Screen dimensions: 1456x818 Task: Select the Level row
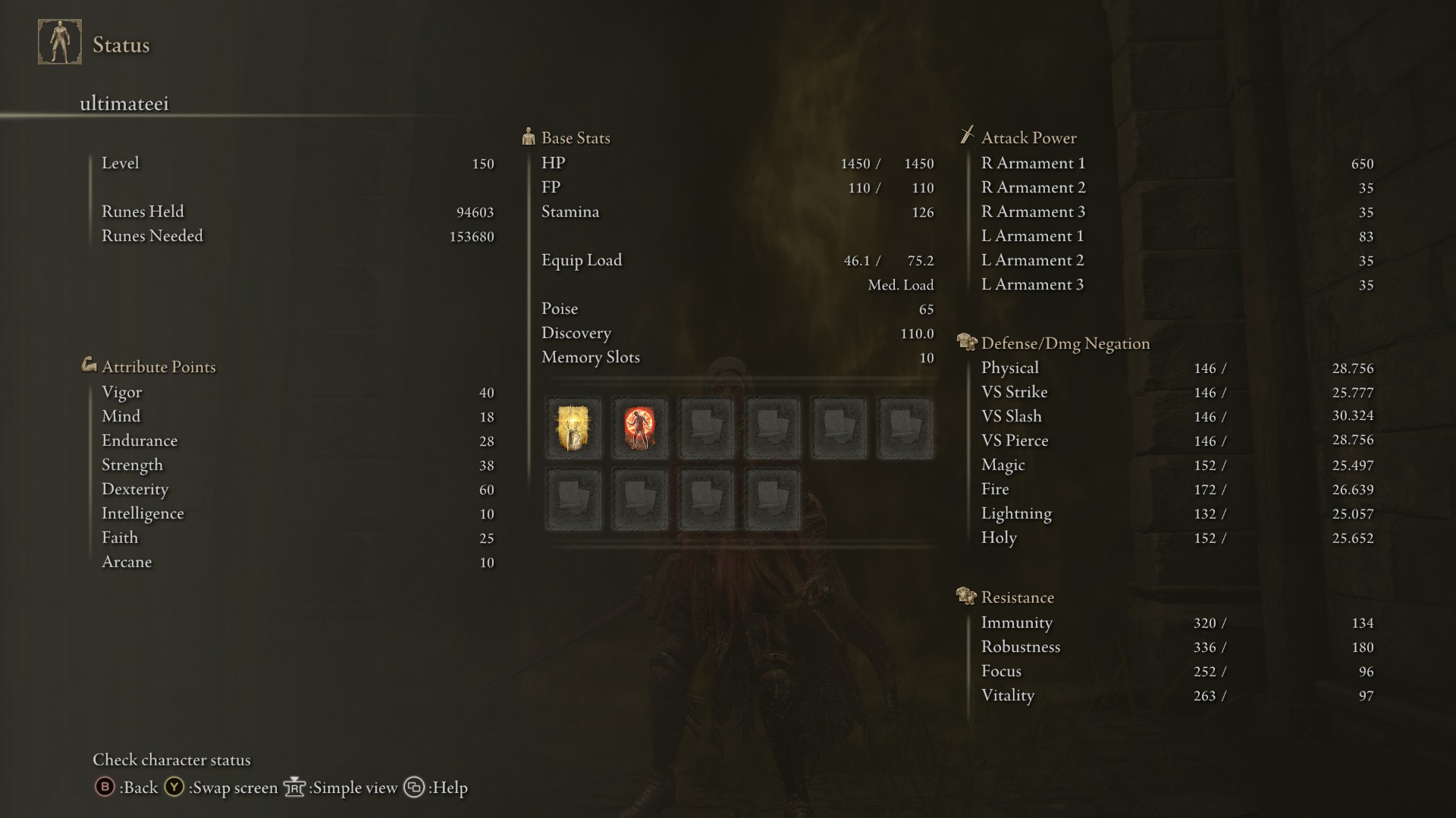297,163
